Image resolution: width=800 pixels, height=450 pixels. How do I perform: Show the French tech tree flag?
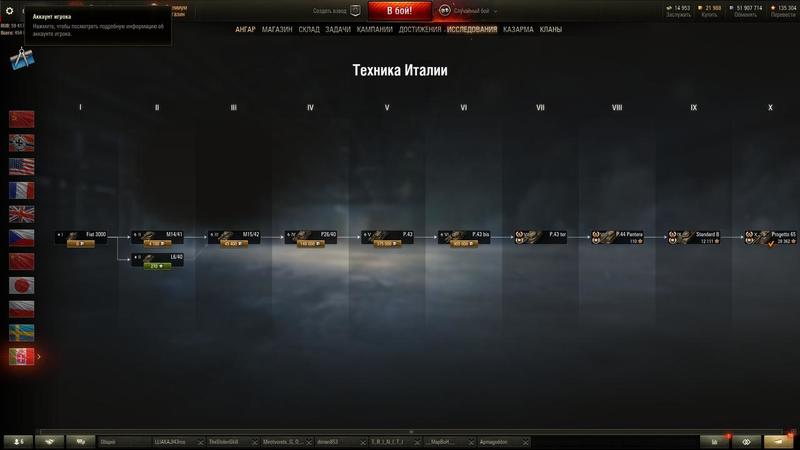point(21,190)
